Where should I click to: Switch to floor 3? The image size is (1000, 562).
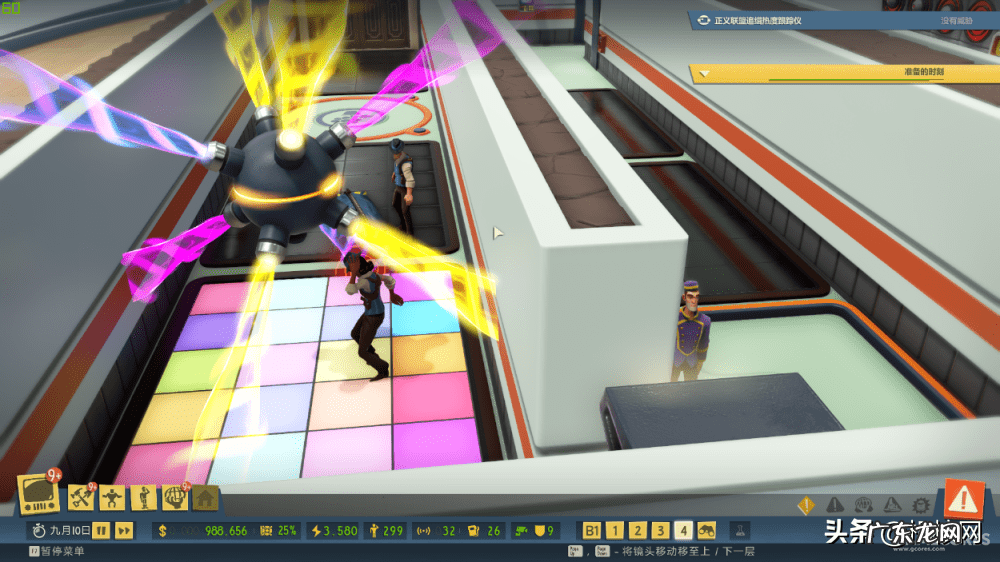pyautogui.click(x=661, y=530)
